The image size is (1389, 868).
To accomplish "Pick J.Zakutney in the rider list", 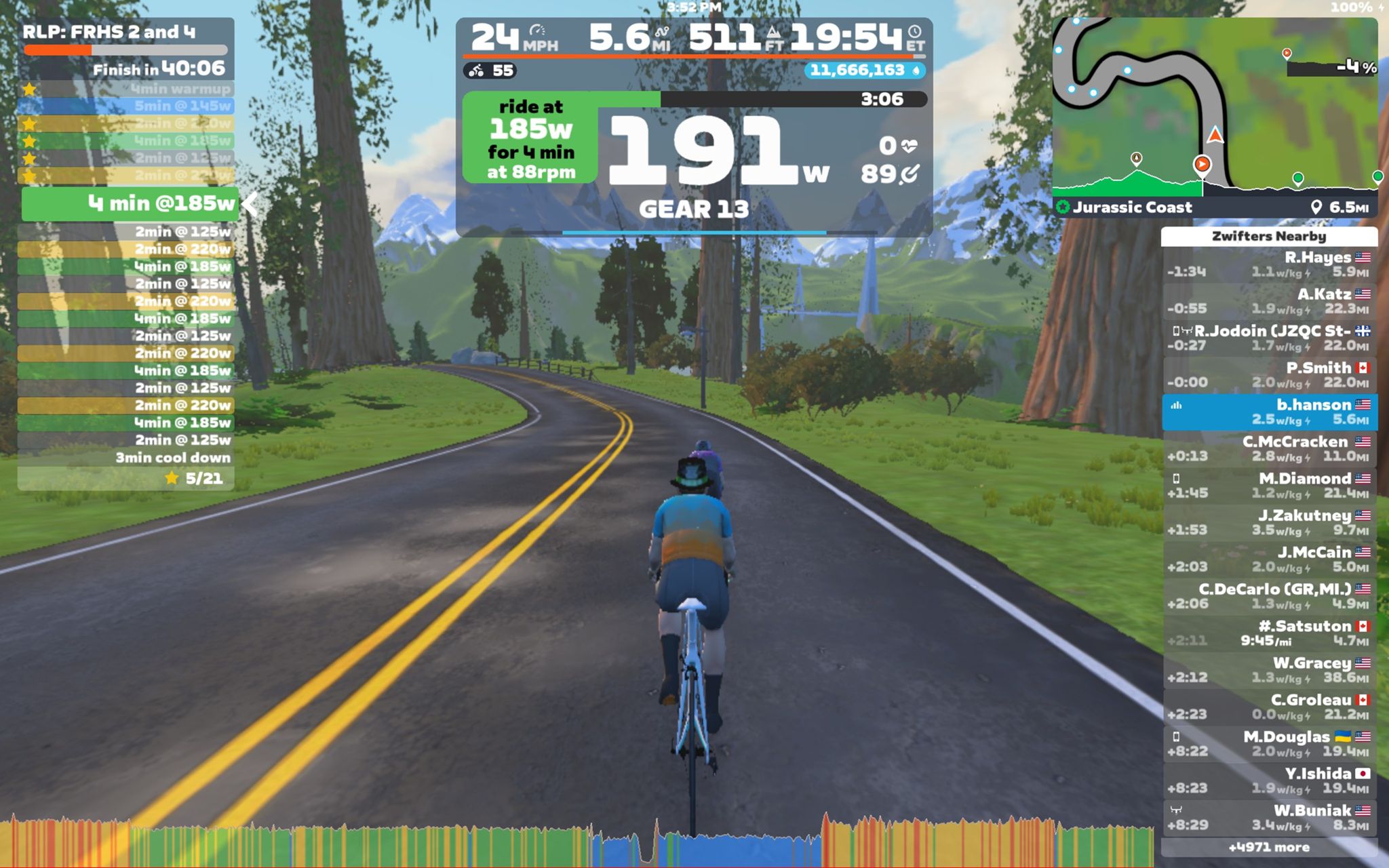I will [1268, 522].
